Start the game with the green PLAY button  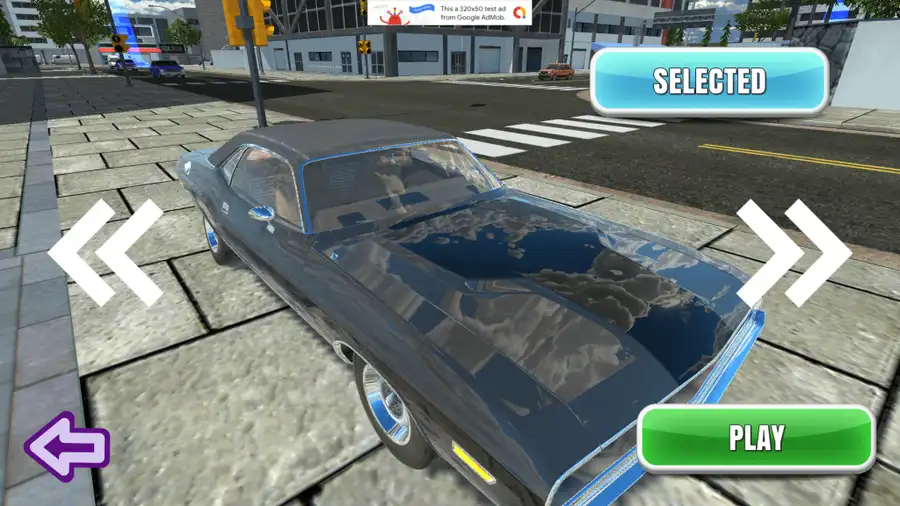pos(756,438)
